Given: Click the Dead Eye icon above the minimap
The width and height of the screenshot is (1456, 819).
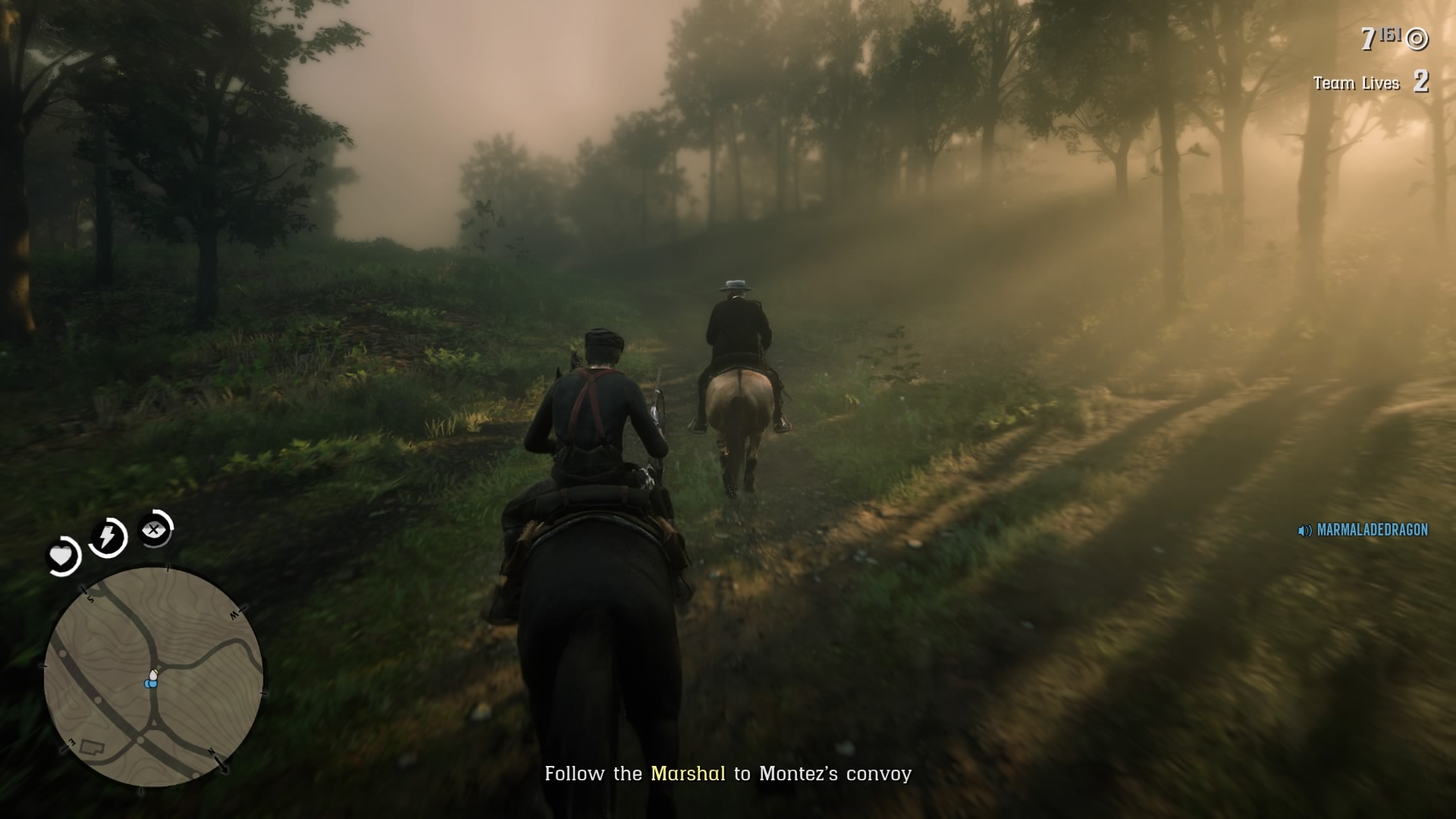Looking at the screenshot, I should [x=154, y=531].
